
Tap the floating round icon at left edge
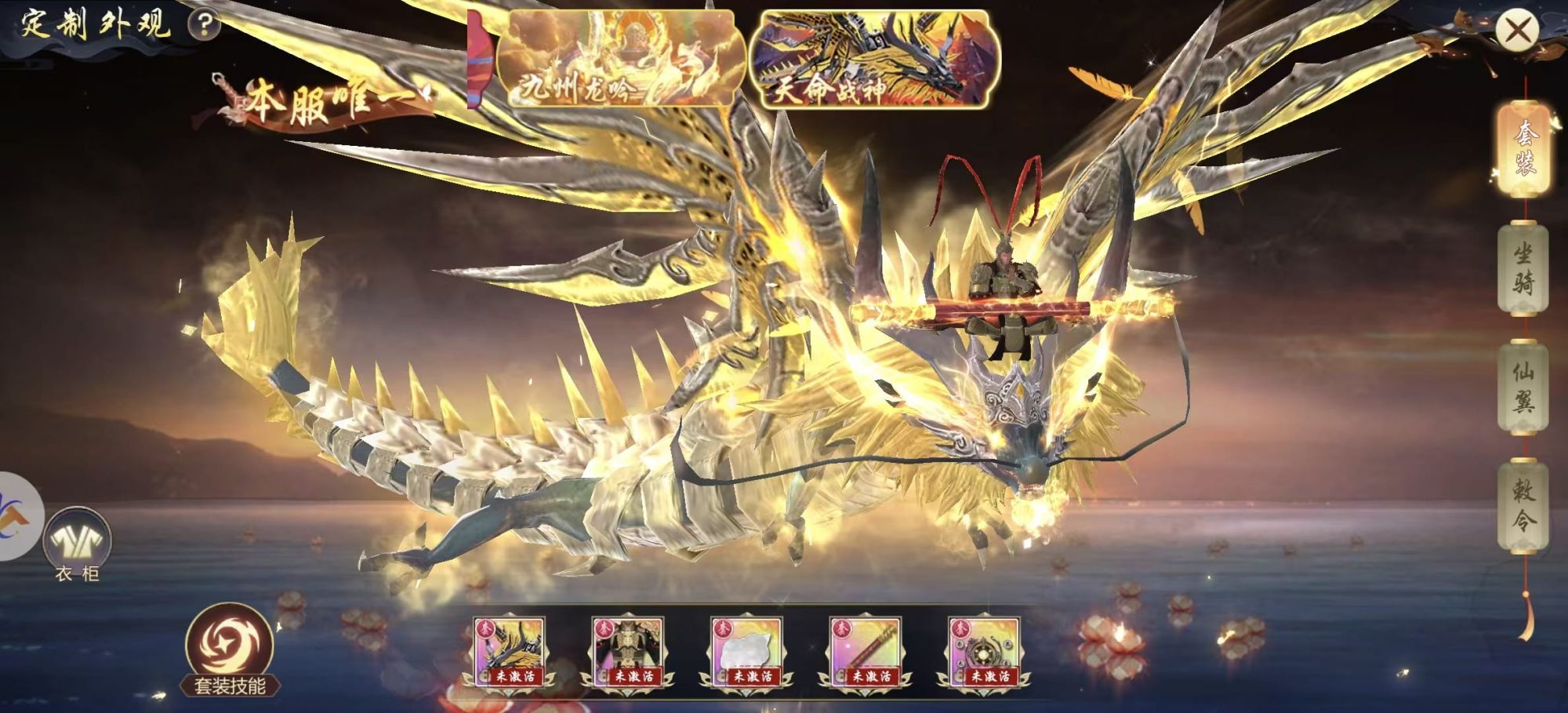(x=17, y=516)
